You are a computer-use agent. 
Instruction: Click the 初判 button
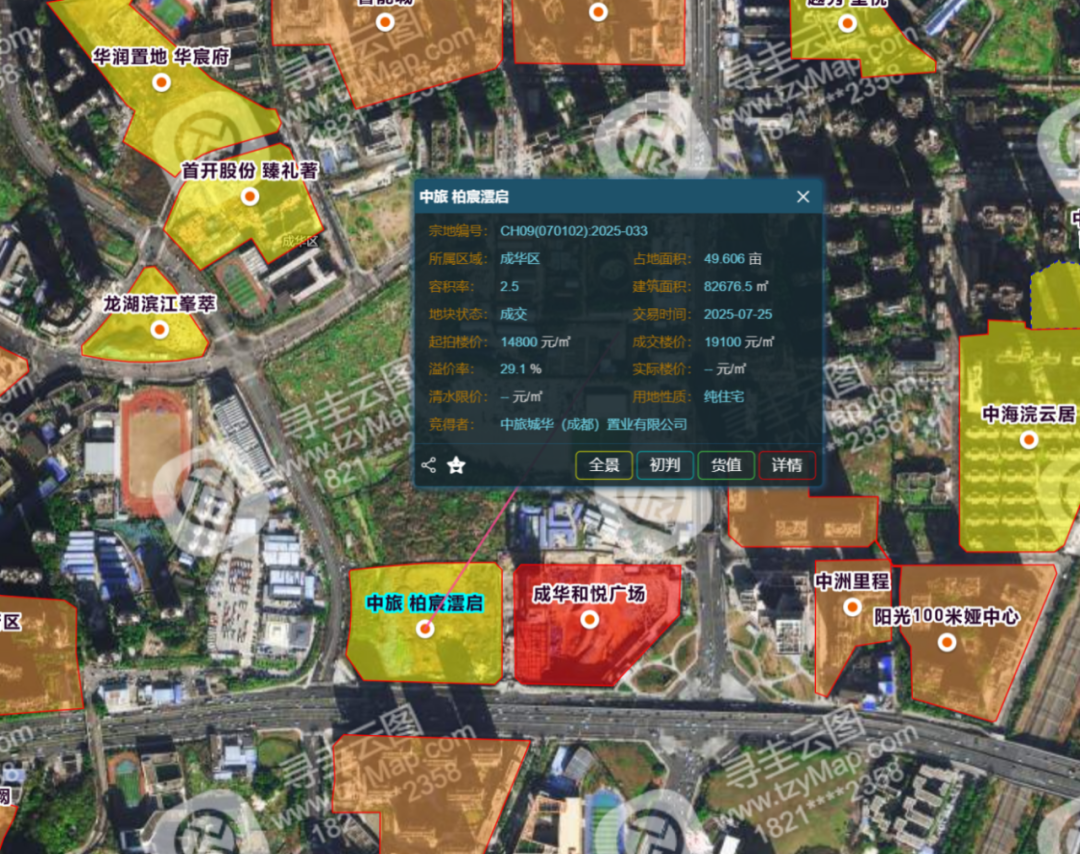pos(665,465)
